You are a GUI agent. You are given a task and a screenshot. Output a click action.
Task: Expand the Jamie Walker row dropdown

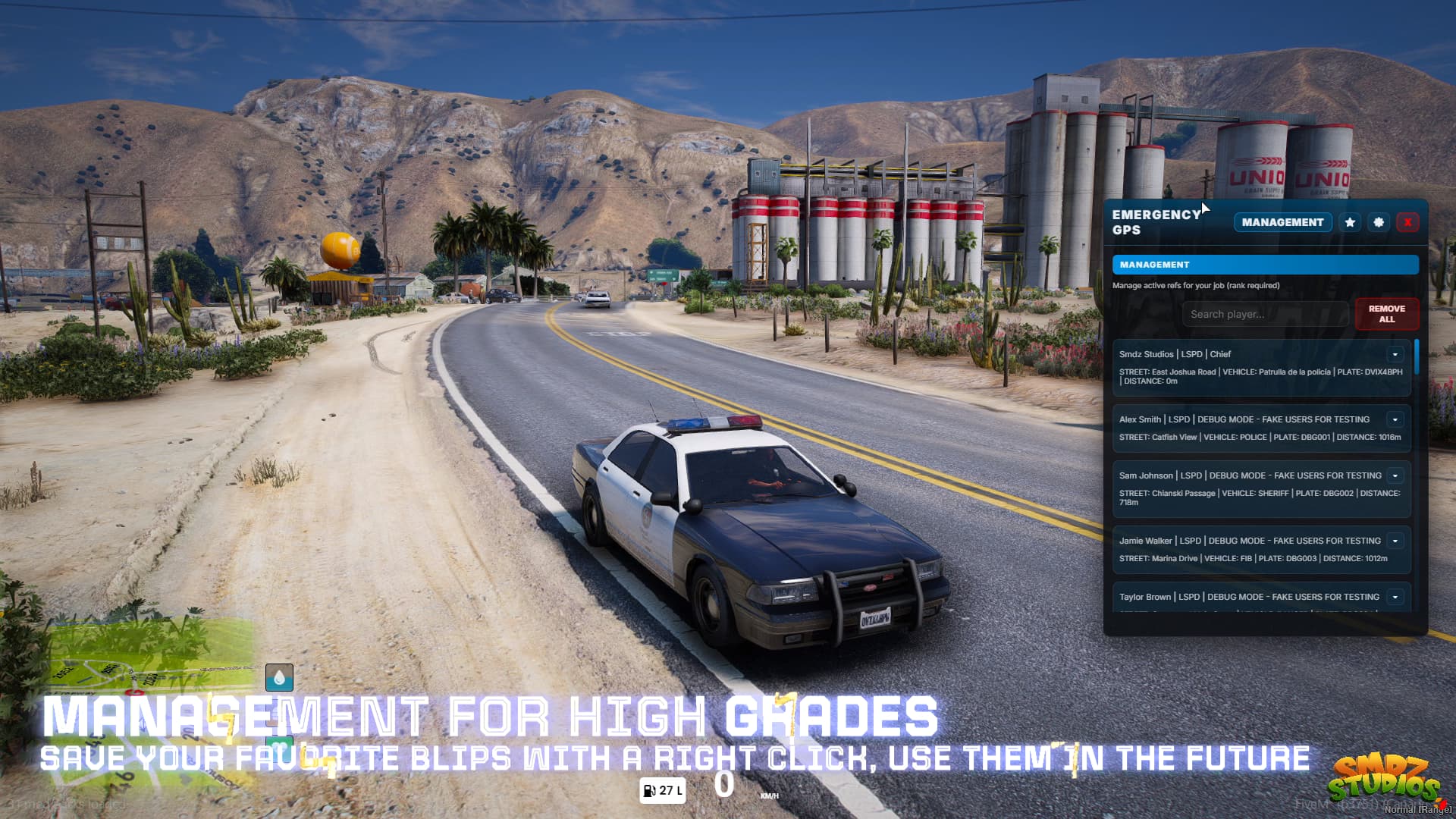(1395, 541)
